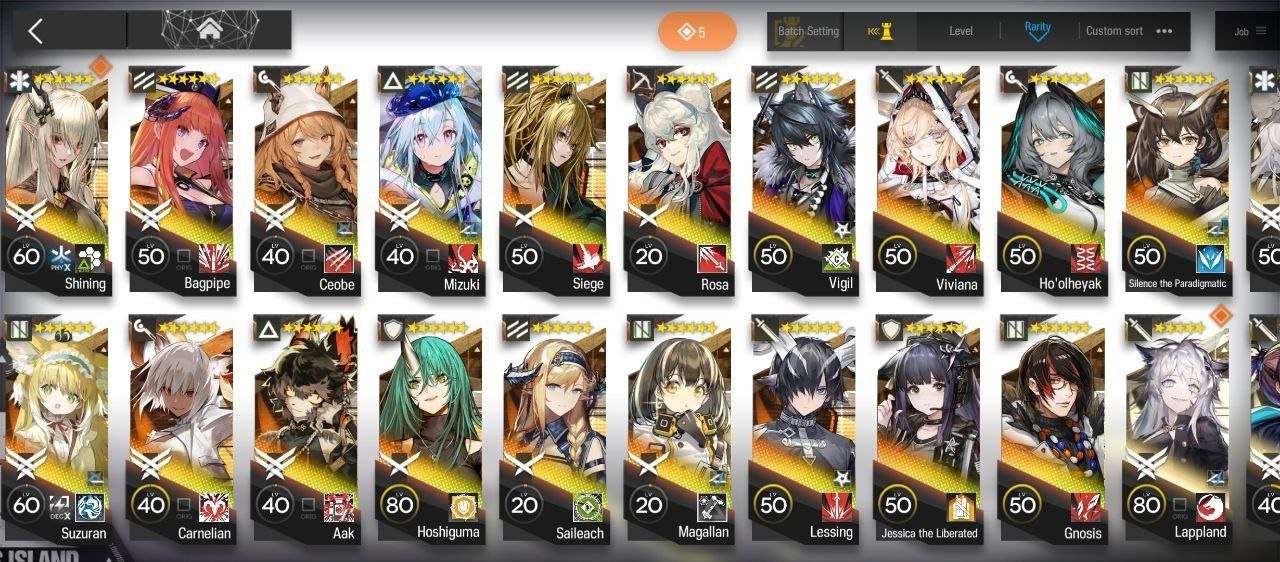
Task: Select the Magallan operator card
Action: click(x=679, y=428)
